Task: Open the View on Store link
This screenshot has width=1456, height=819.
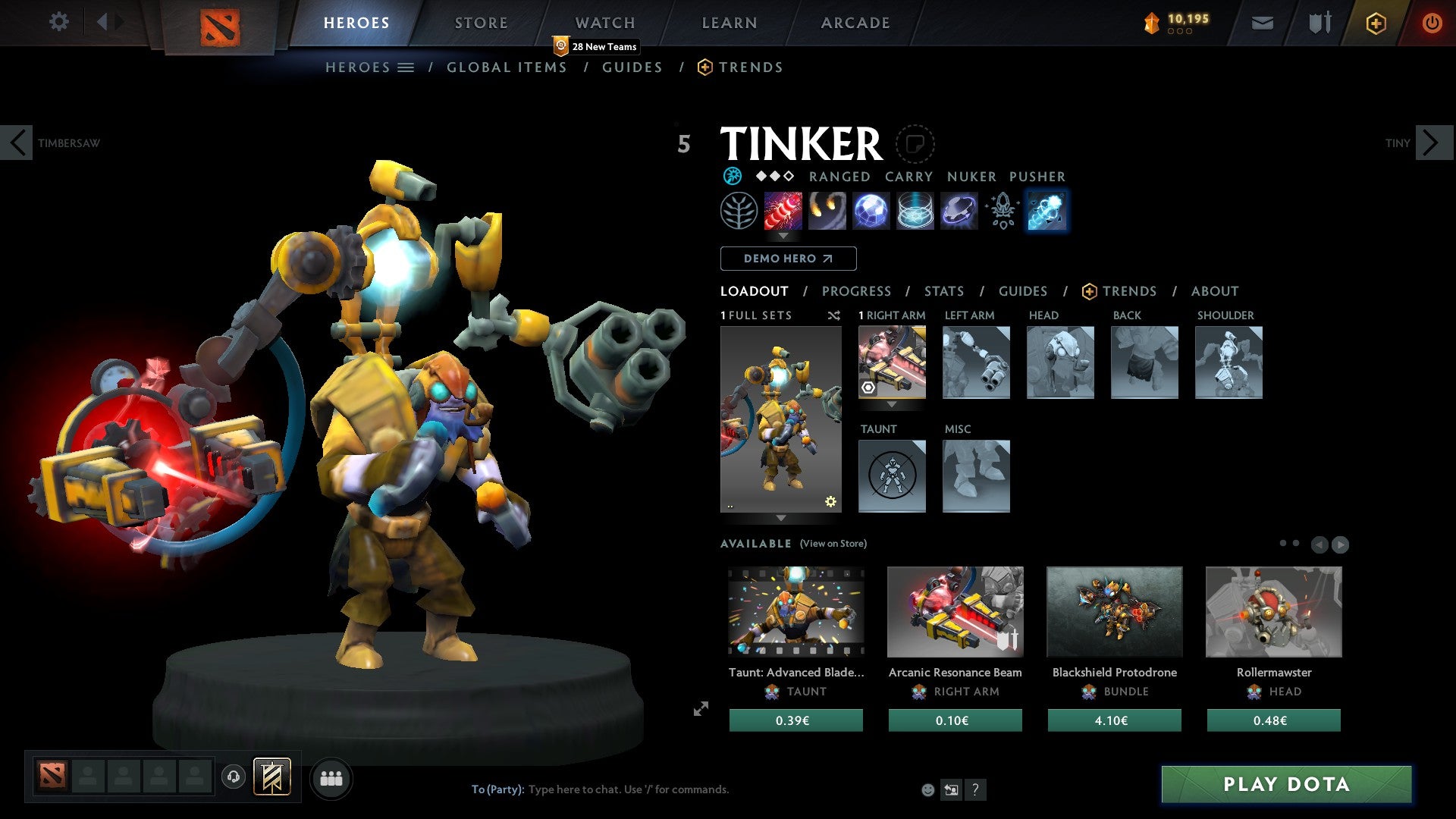Action: 833,544
